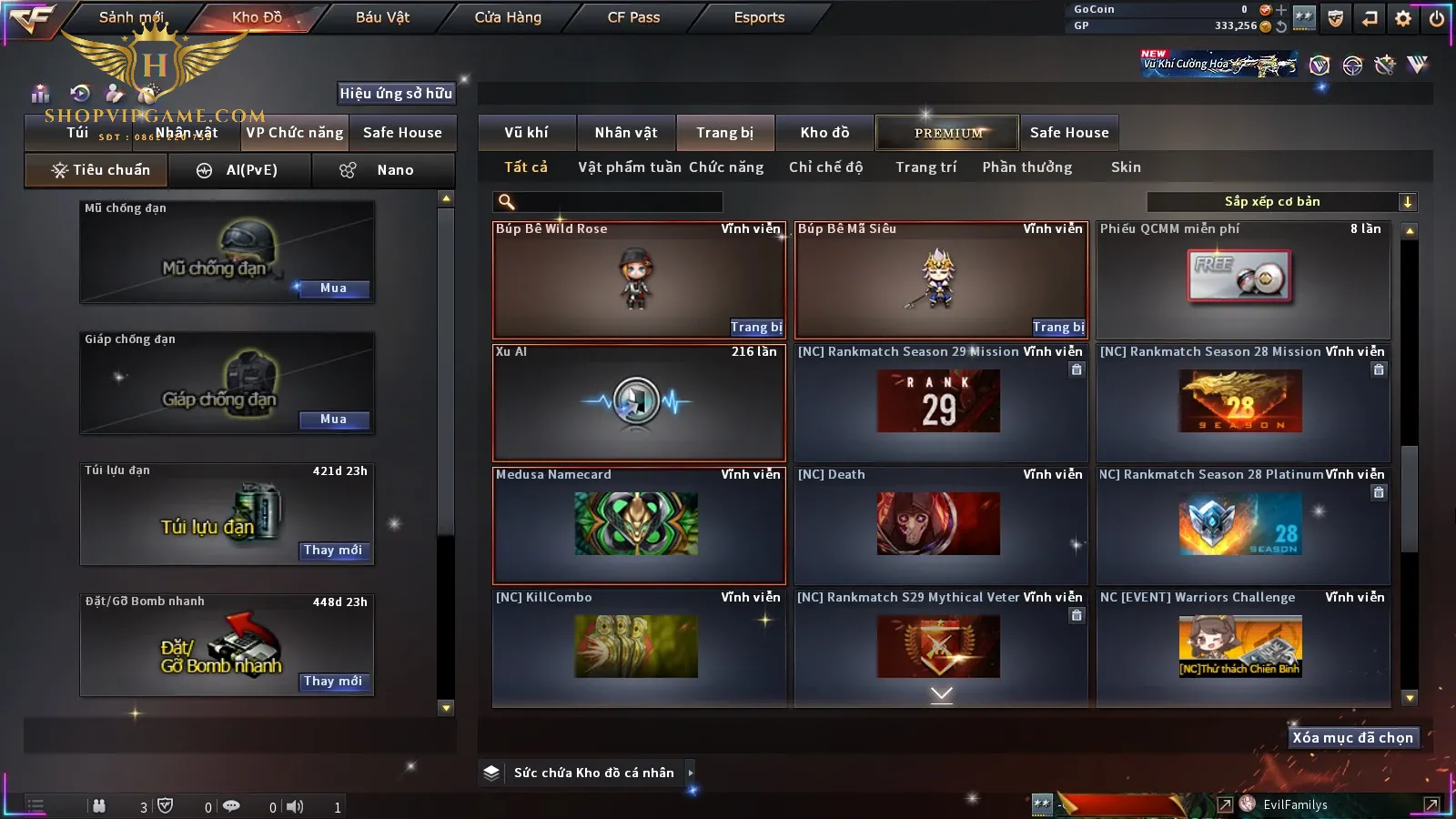Viewport: 1456px width, 819px height.
Task: Switch to the Nhân vật inventory tab
Action: (x=626, y=133)
